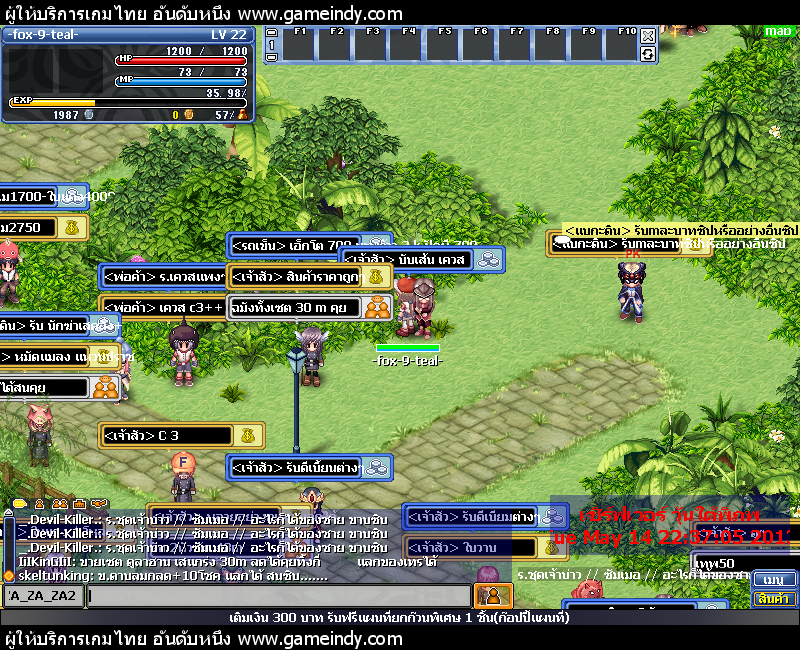Rotate the hotbar with the swap button

648,53
